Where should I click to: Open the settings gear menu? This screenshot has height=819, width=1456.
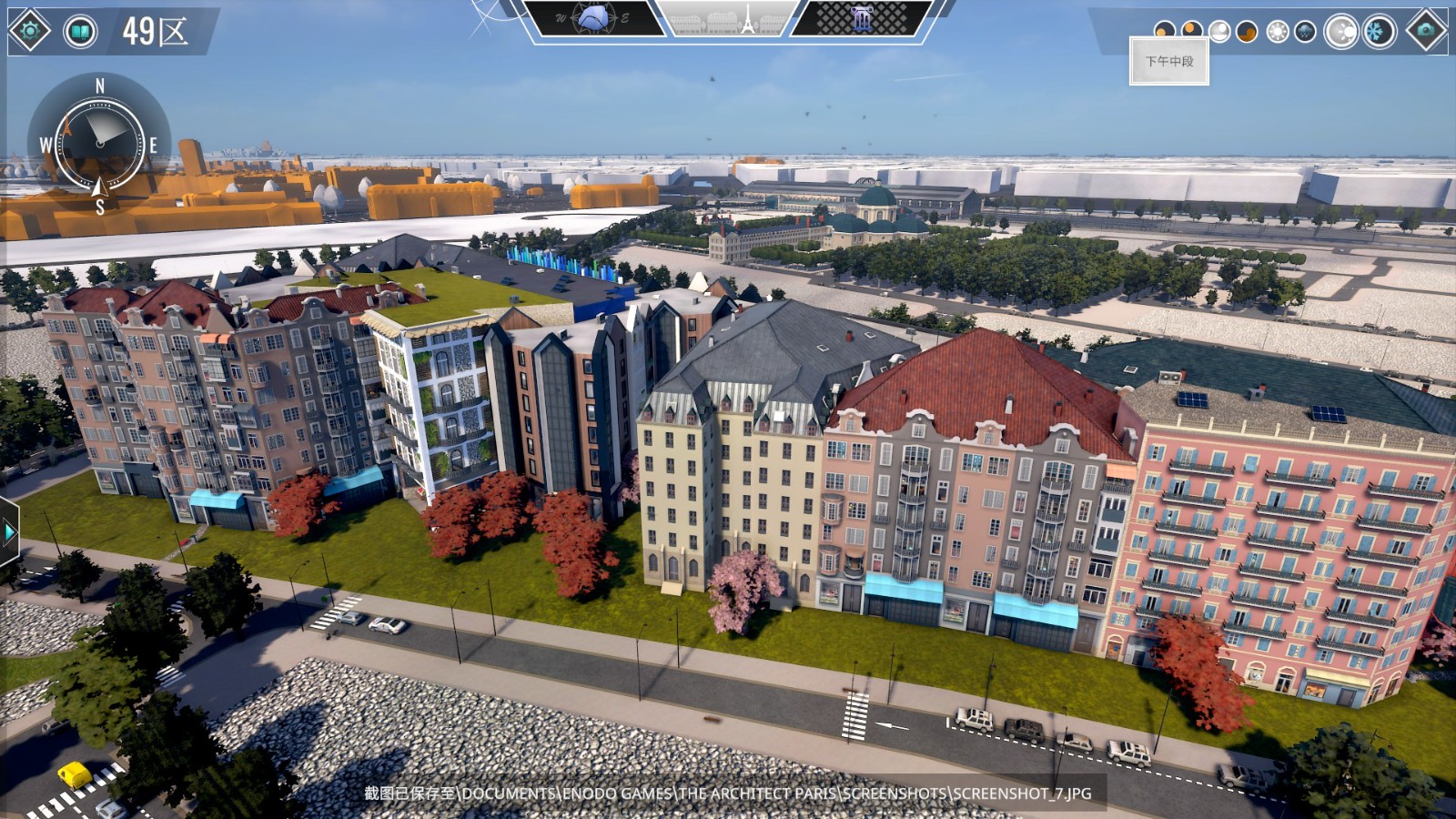[29, 31]
